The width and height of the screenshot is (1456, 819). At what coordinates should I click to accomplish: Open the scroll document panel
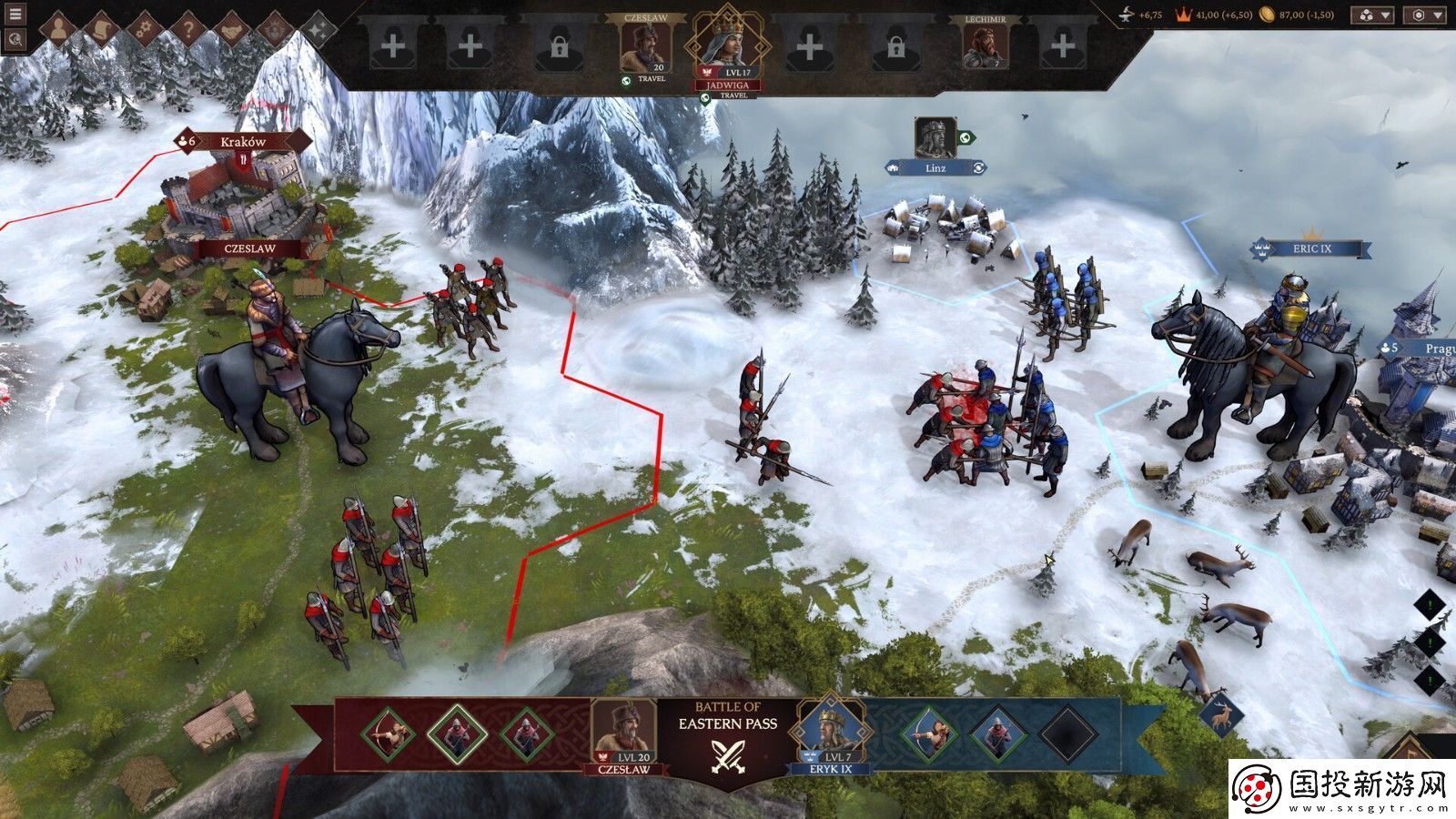[101, 30]
